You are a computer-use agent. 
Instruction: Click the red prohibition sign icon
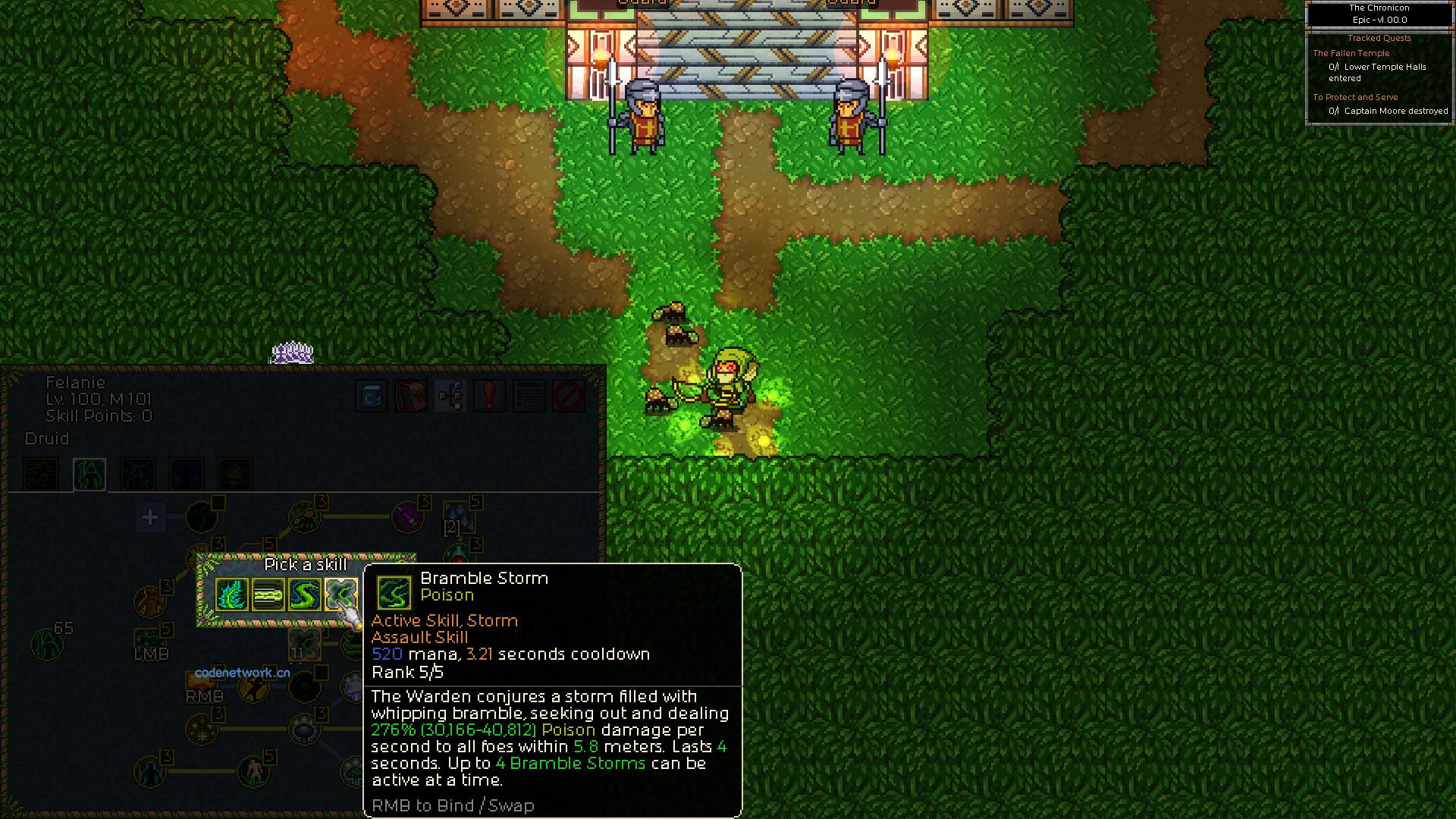tap(569, 396)
